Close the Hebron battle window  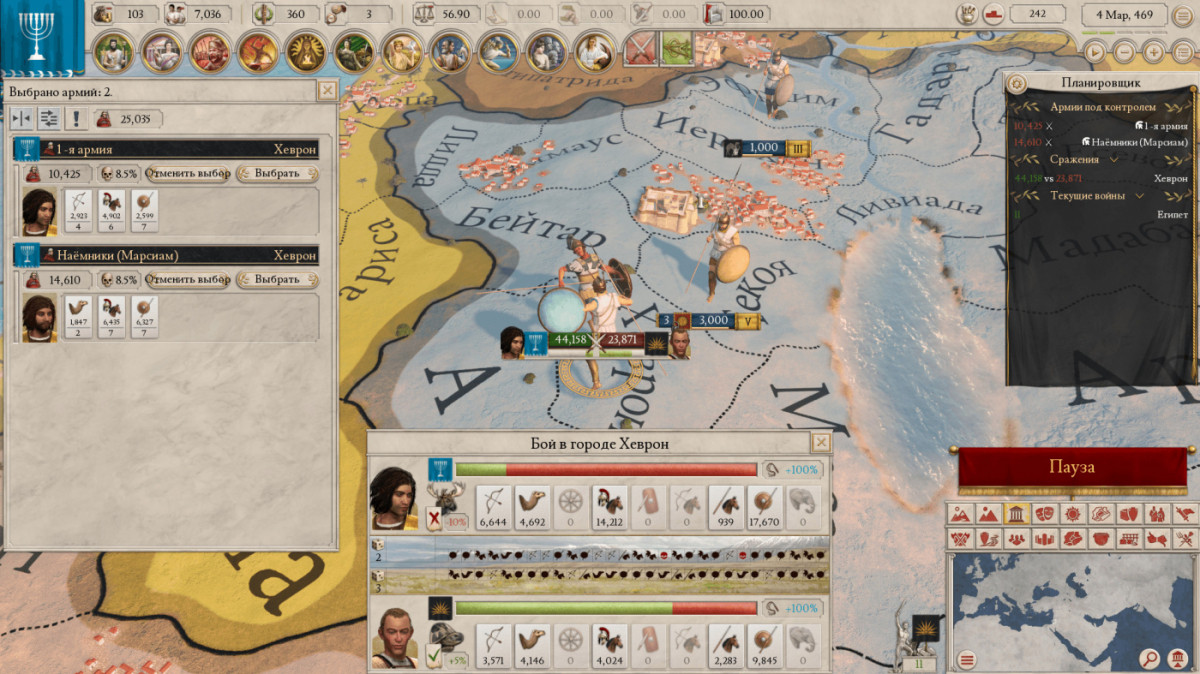point(821,442)
